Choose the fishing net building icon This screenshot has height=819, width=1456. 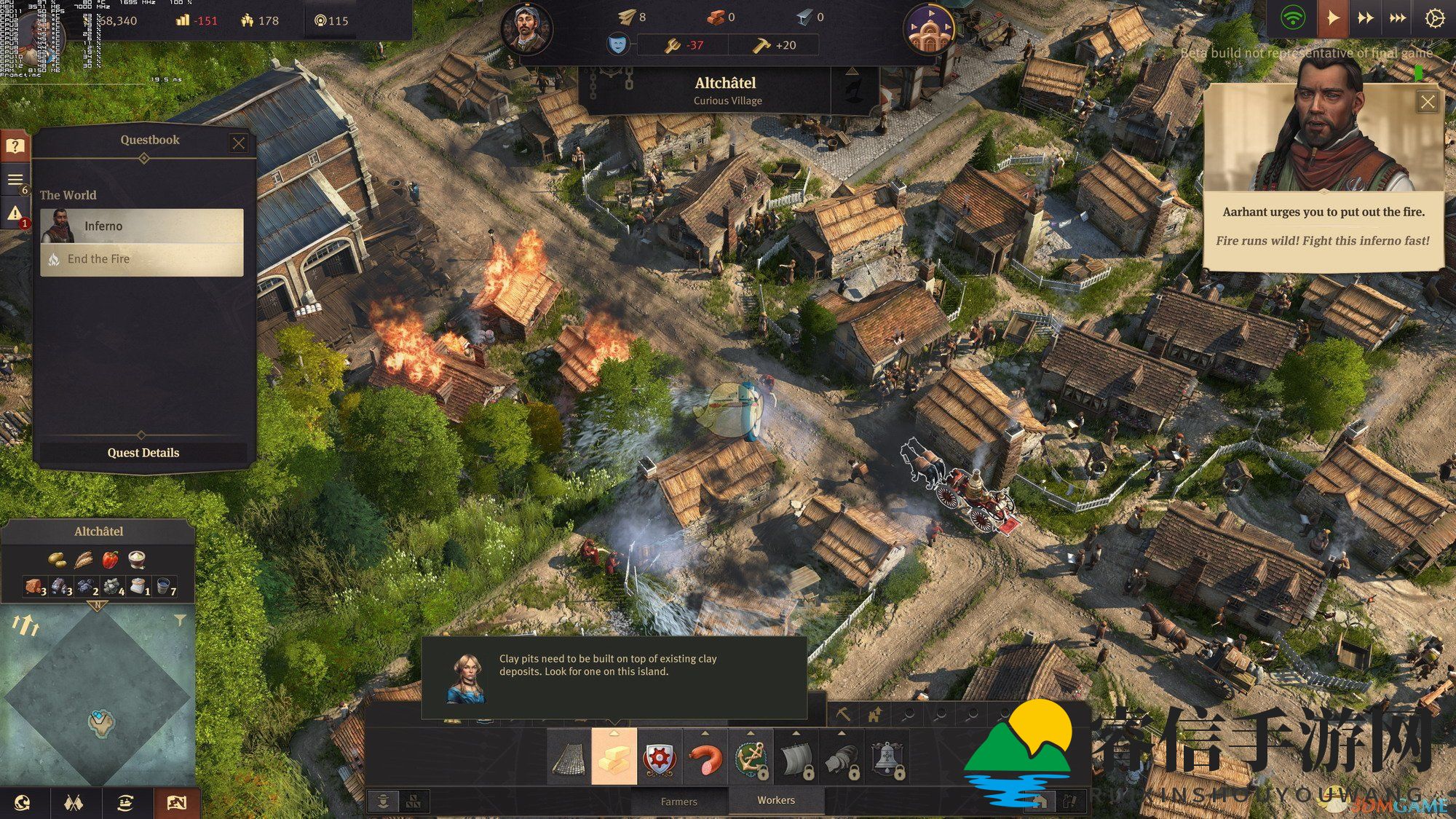point(569,758)
